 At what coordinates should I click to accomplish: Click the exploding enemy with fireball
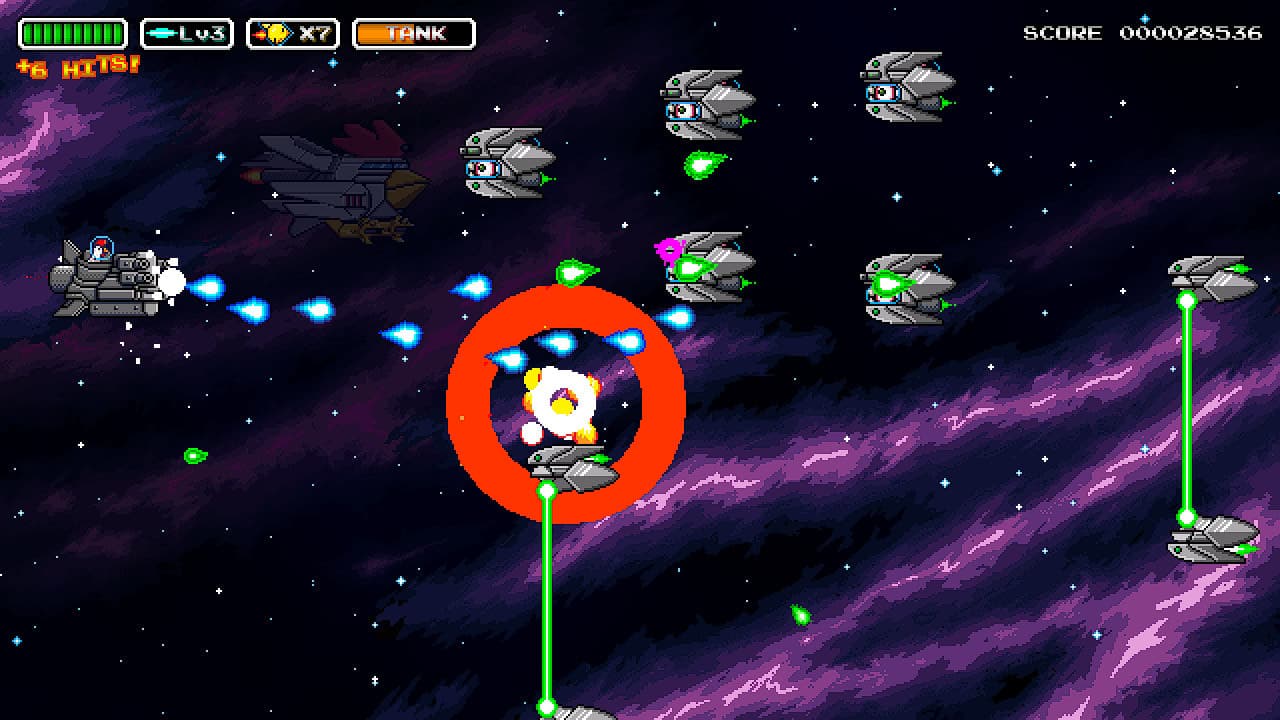[560, 400]
